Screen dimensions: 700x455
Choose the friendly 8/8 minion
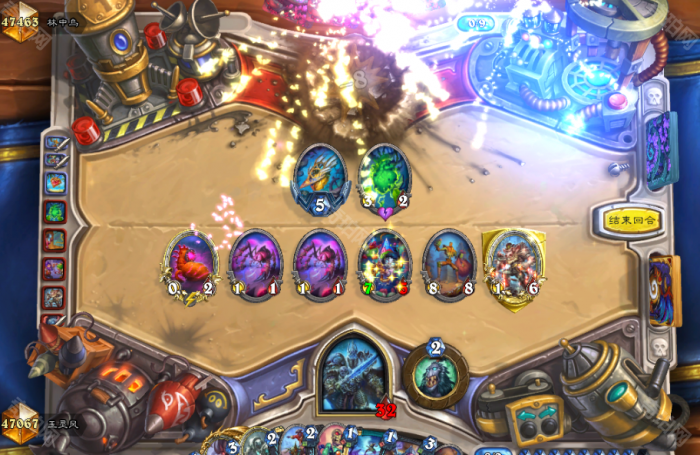(x=449, y=263)
